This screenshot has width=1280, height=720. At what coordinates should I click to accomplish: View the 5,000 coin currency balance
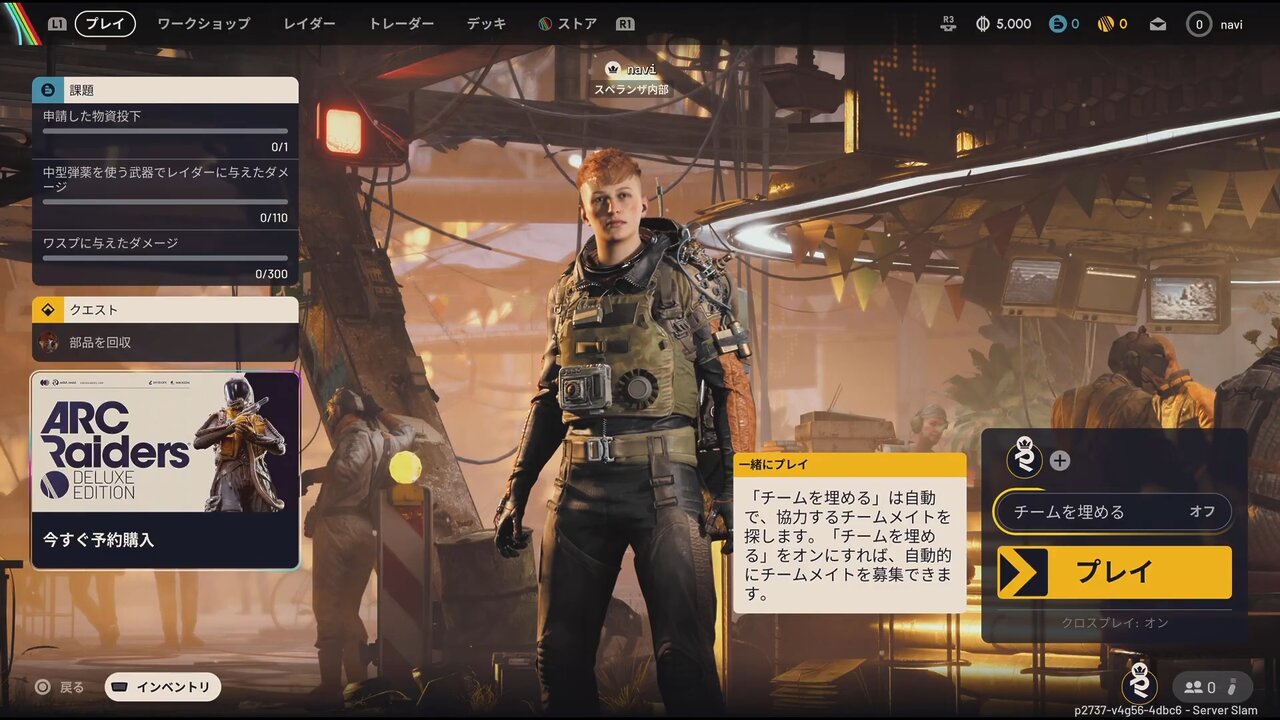[x=1003, y=24]
